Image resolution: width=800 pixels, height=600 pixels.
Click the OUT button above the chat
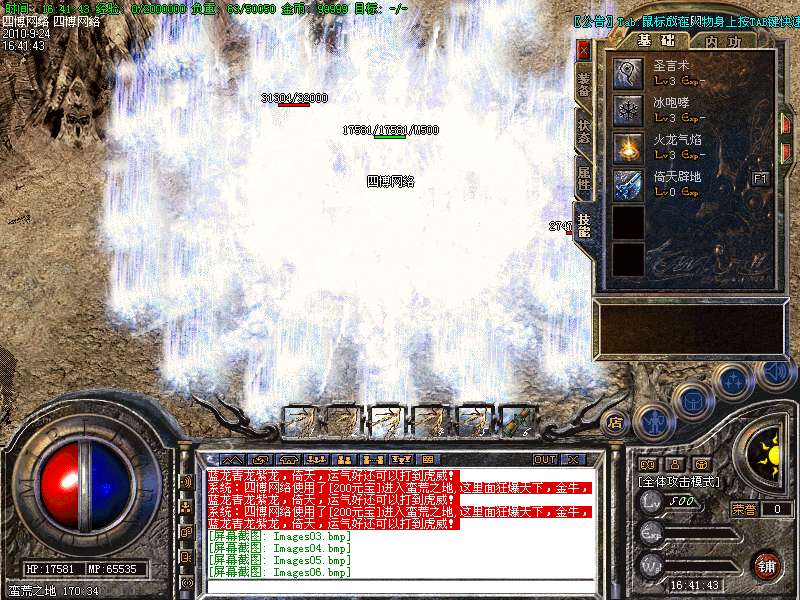click(x=544, y=460)
